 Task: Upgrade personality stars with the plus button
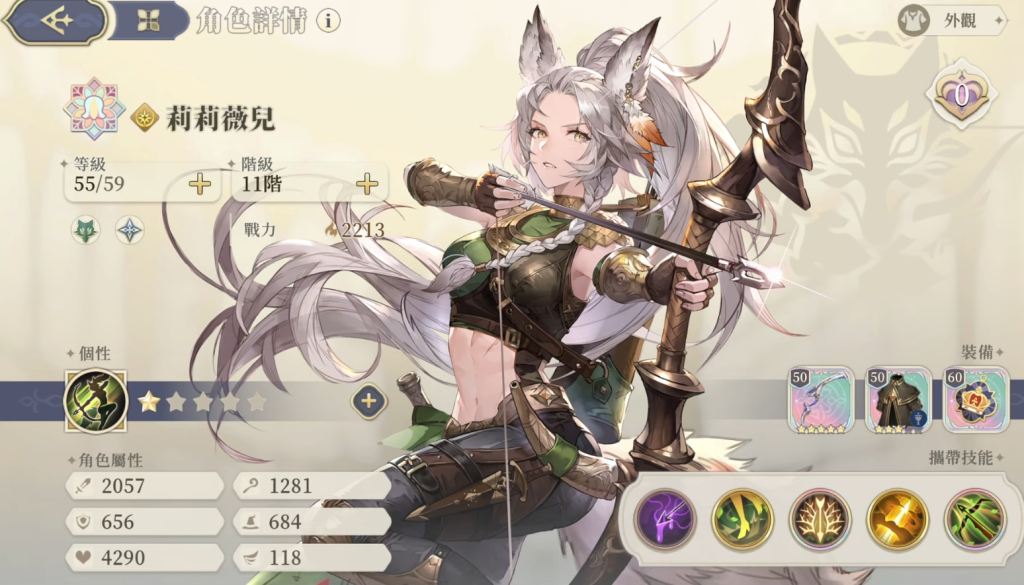point(368,401)
